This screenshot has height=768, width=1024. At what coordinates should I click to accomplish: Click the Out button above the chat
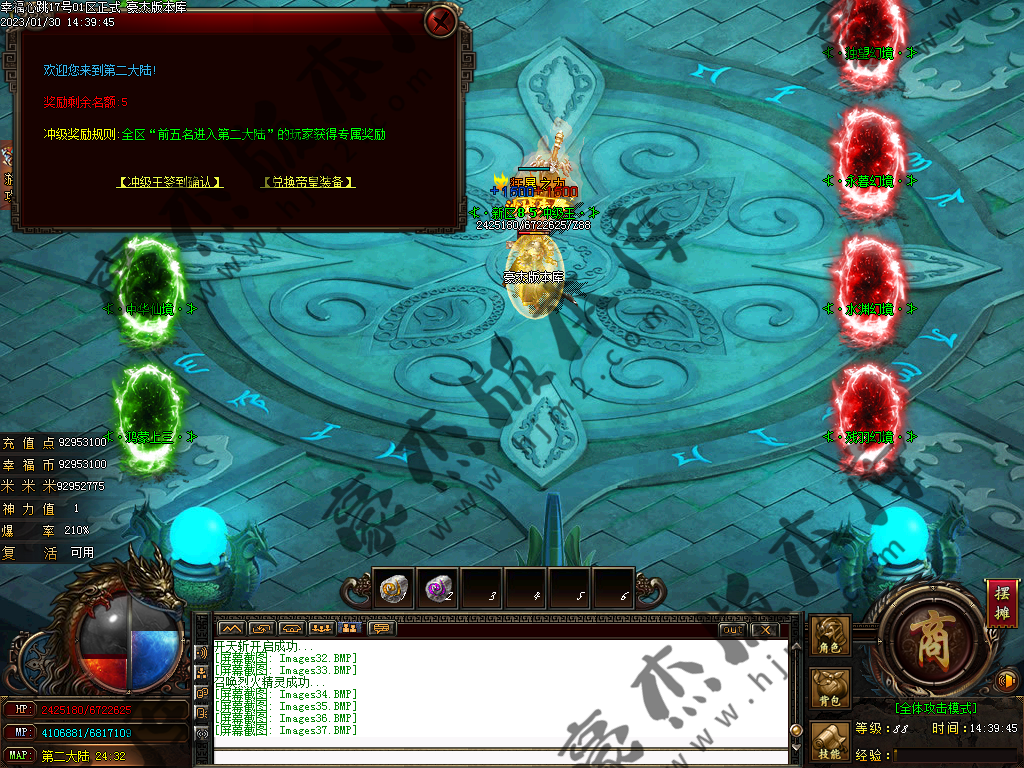(x=732, y=629)
